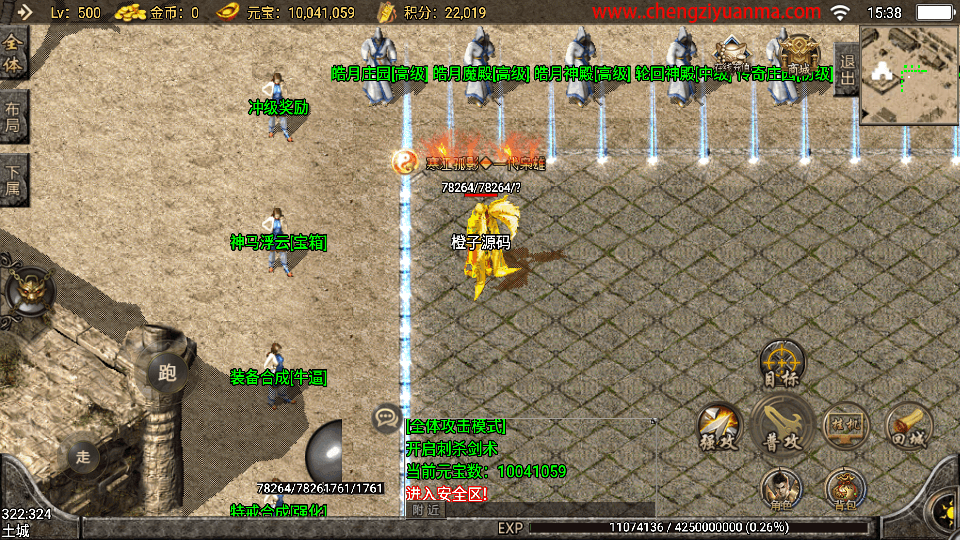Choose the 下属 tab

pyautogui.click(x=14, y=180)
